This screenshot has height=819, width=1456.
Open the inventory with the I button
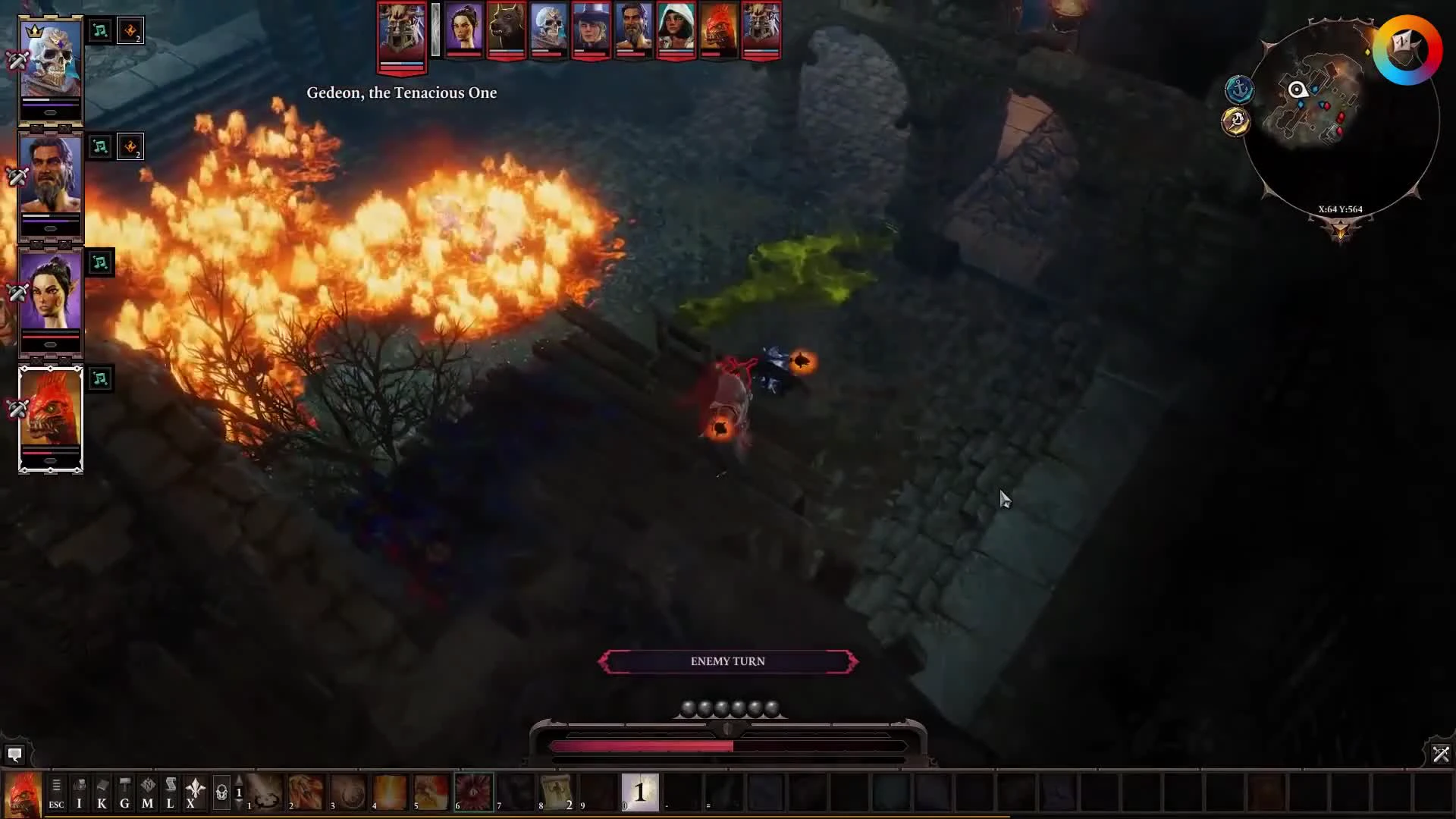coord(79,794)
